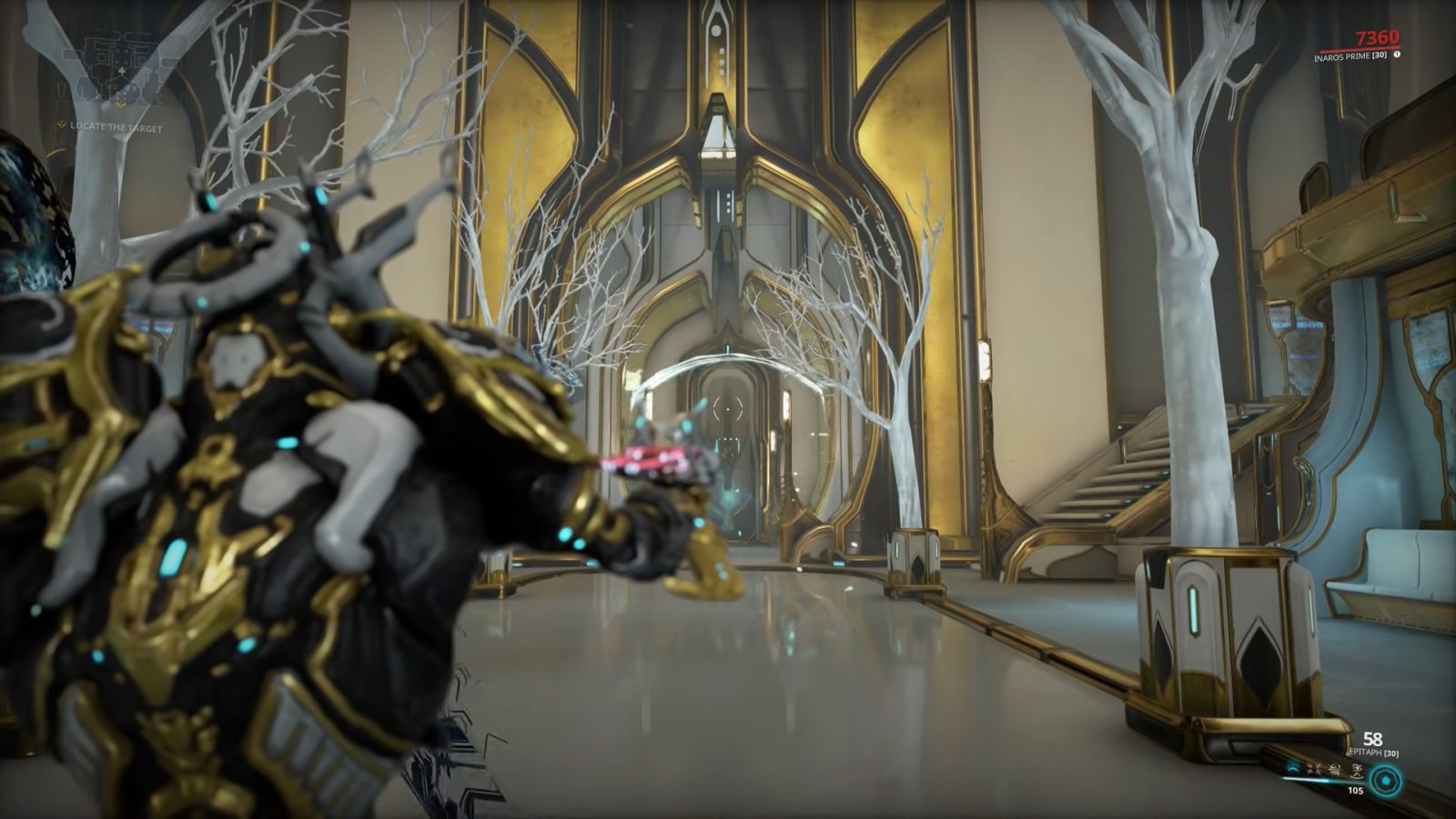Toggle the INAROS PRIME [30] nameplate display
The image size is (1456, 819).
1350,56
